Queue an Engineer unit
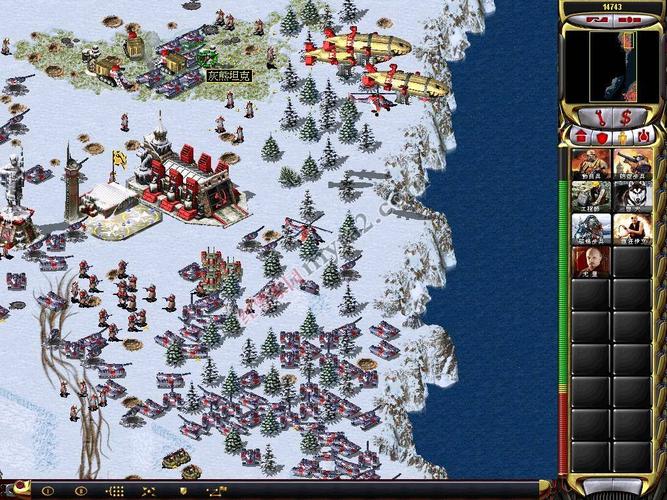Screen dimensions: 667x500 coord(591,196)
